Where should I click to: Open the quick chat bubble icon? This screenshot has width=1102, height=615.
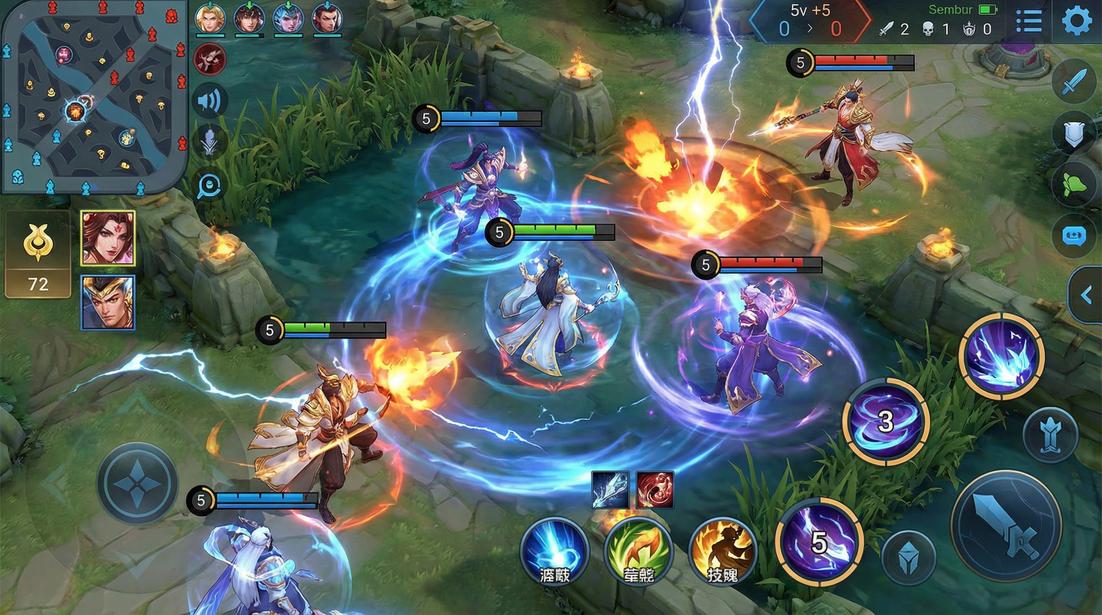(x=1074, y=236)
